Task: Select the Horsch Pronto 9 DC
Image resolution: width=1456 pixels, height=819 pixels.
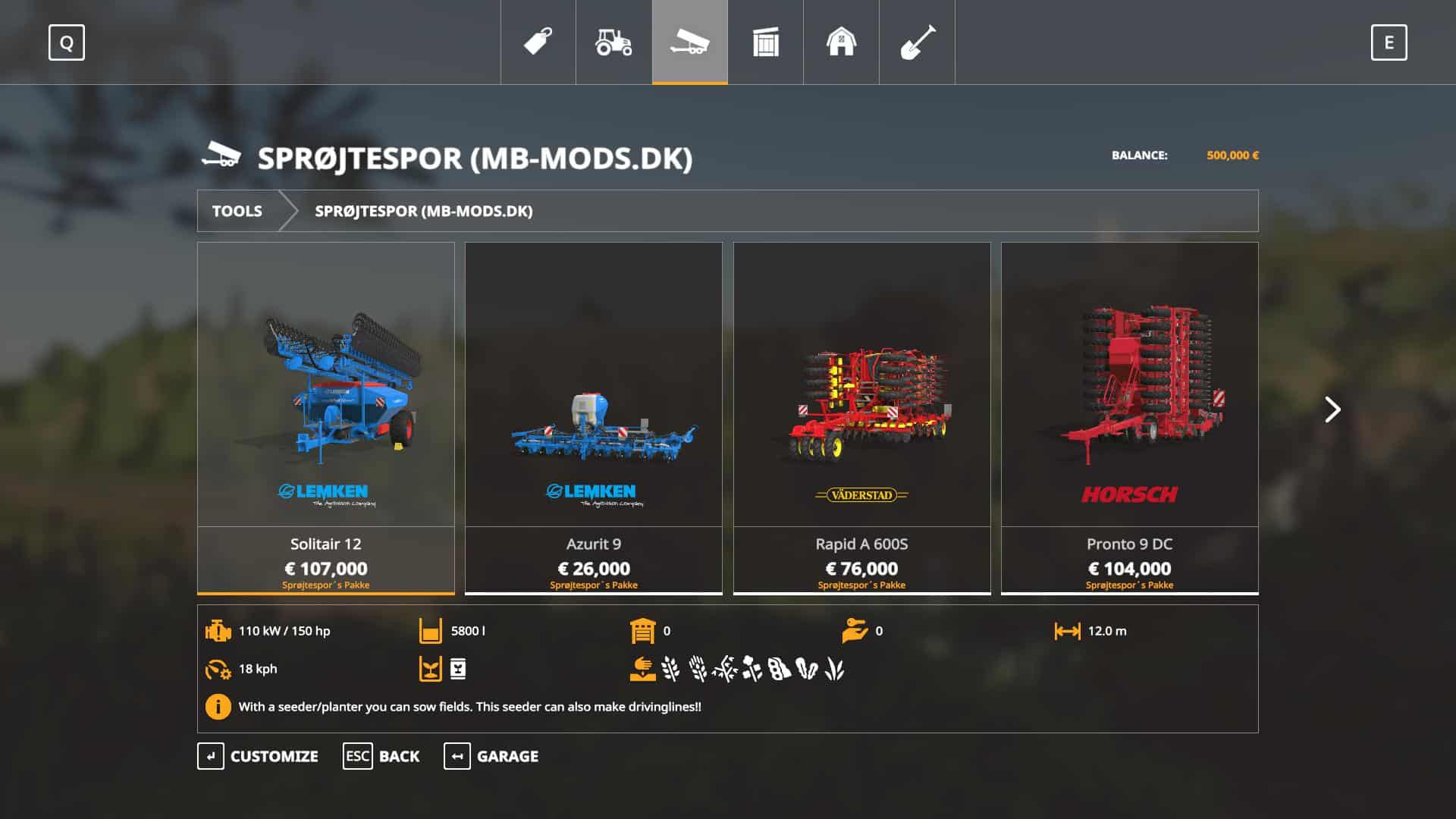Action: (x=1129, y=417)
